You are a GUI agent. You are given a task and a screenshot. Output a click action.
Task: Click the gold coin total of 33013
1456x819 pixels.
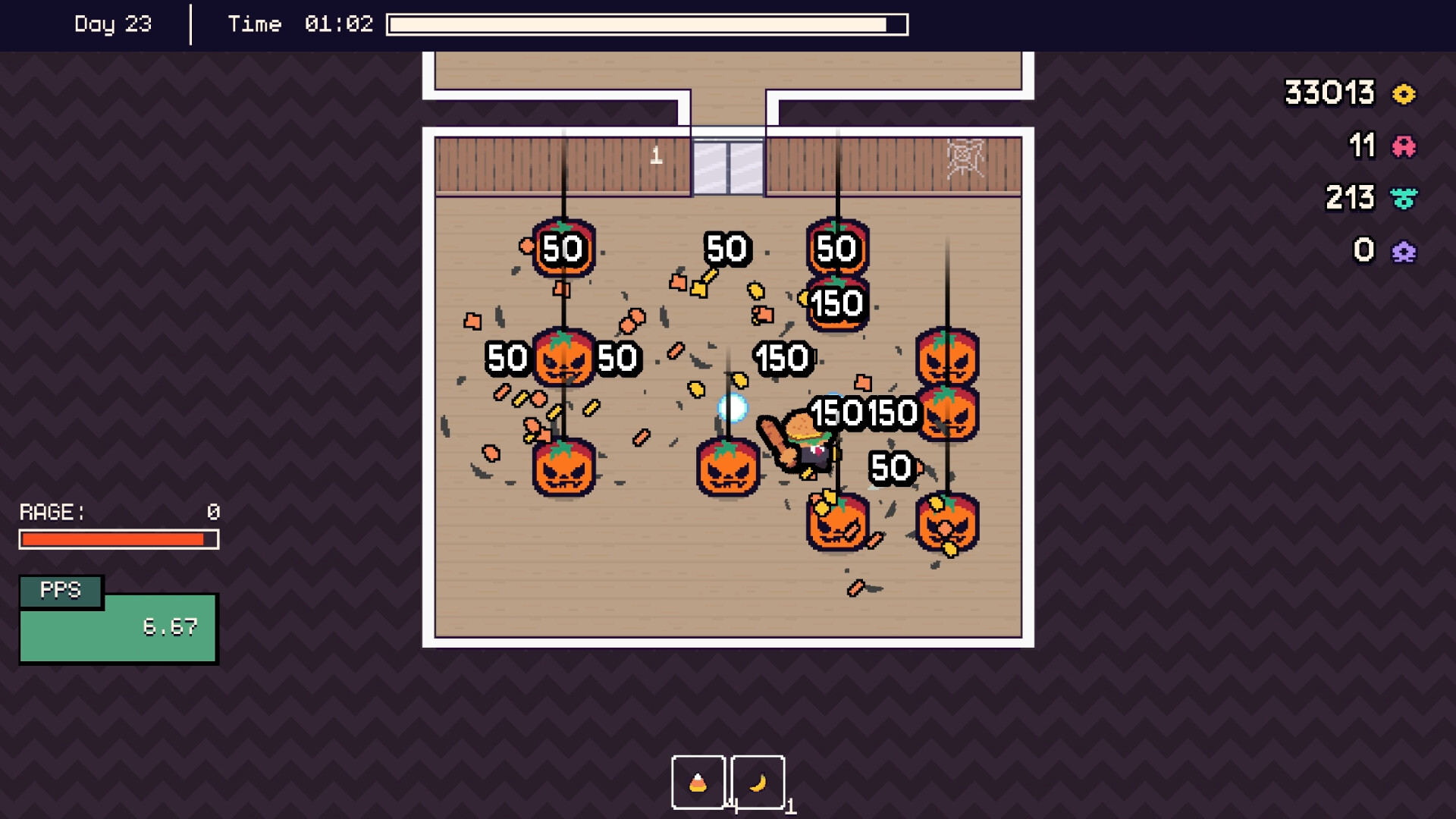1329,93
